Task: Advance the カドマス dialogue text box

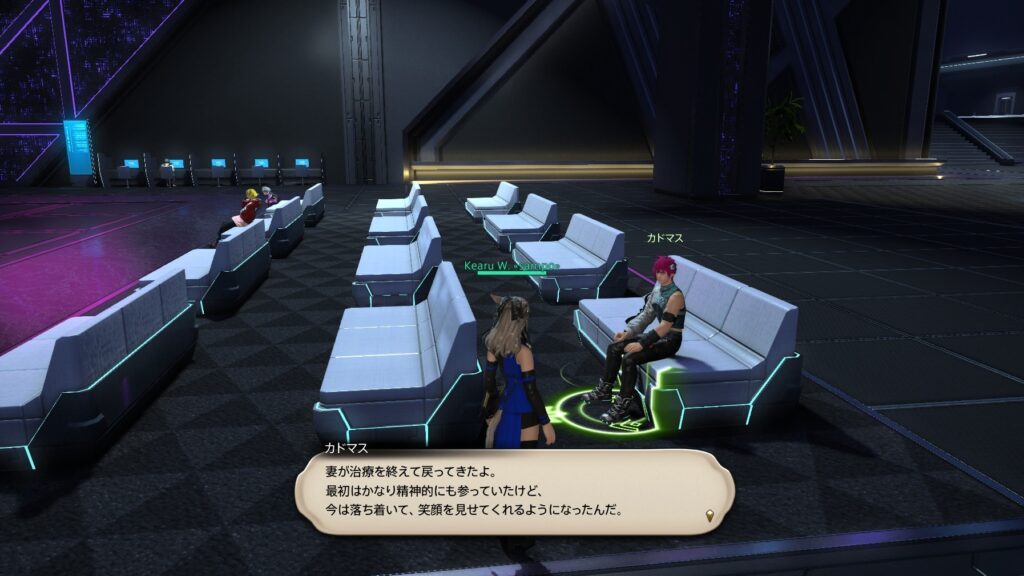Action: point(514,491)
